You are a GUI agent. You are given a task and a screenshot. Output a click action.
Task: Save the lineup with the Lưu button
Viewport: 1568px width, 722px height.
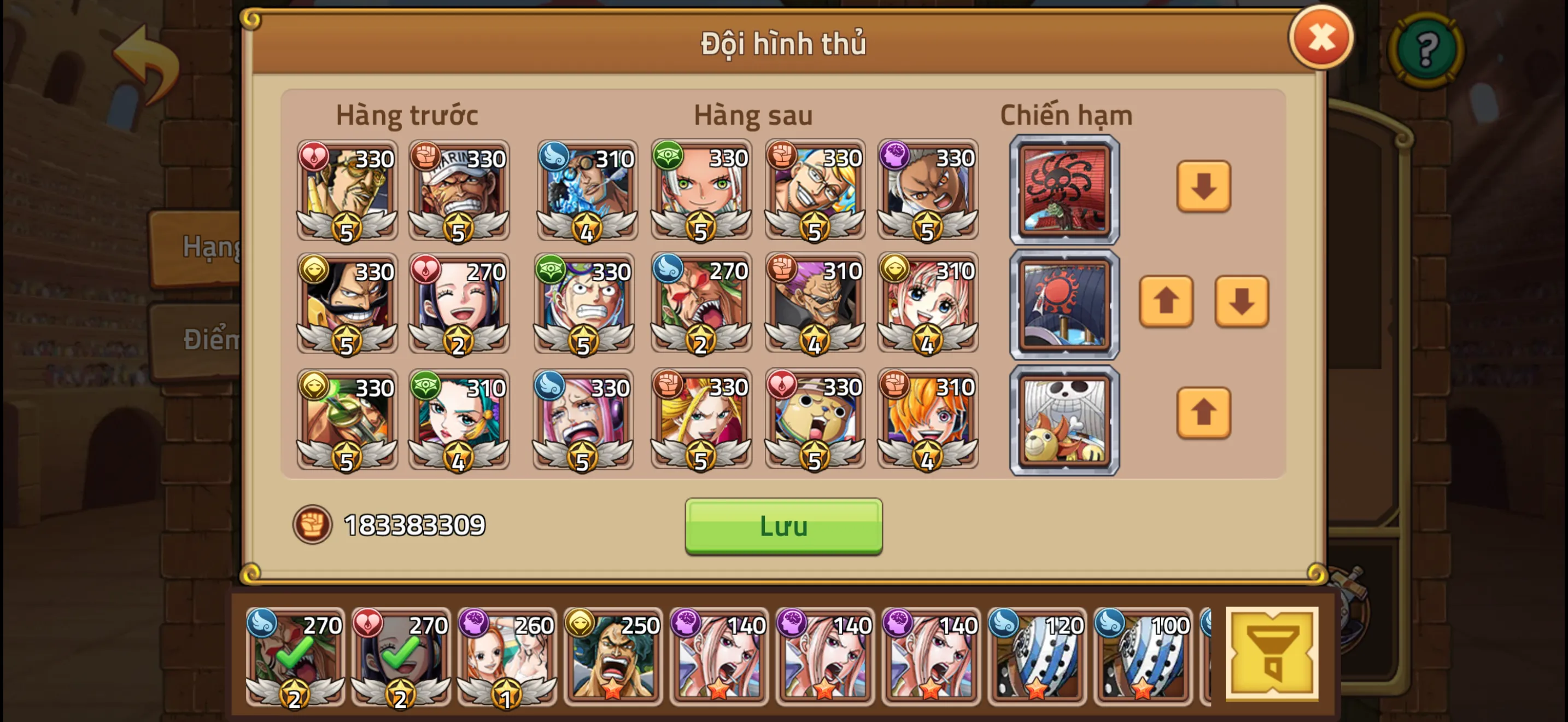pos(783,526)
